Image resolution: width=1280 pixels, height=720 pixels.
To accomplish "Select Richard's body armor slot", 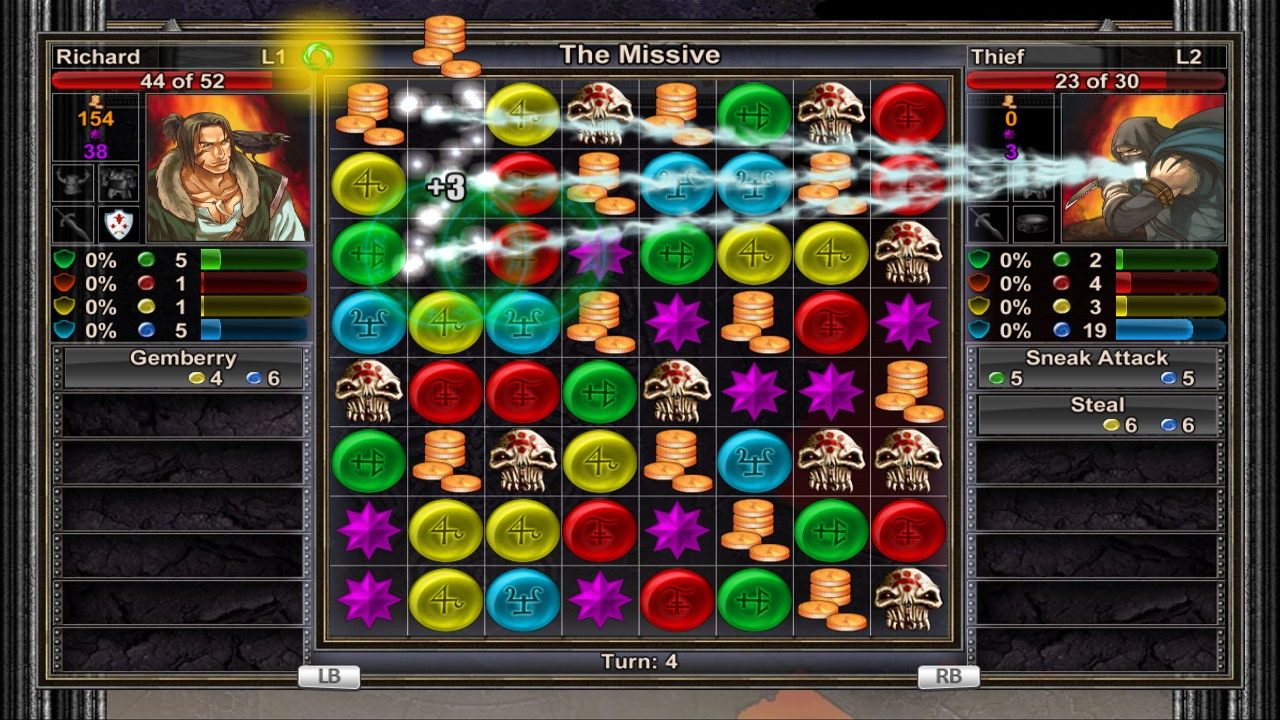I will pos(119,183).
